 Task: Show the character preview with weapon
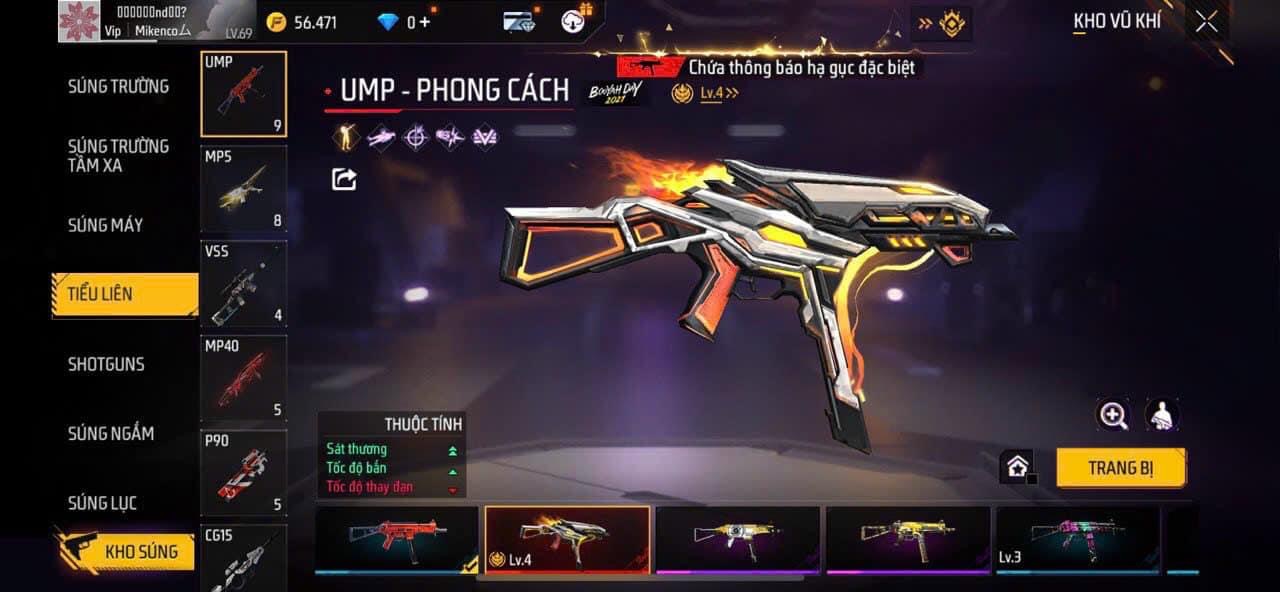1162,414
